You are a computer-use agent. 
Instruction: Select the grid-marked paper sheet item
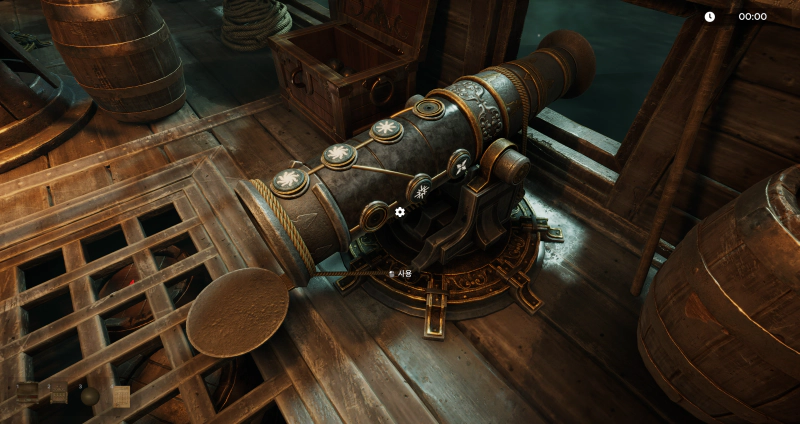pyautogui.click(x=121, y=397)
